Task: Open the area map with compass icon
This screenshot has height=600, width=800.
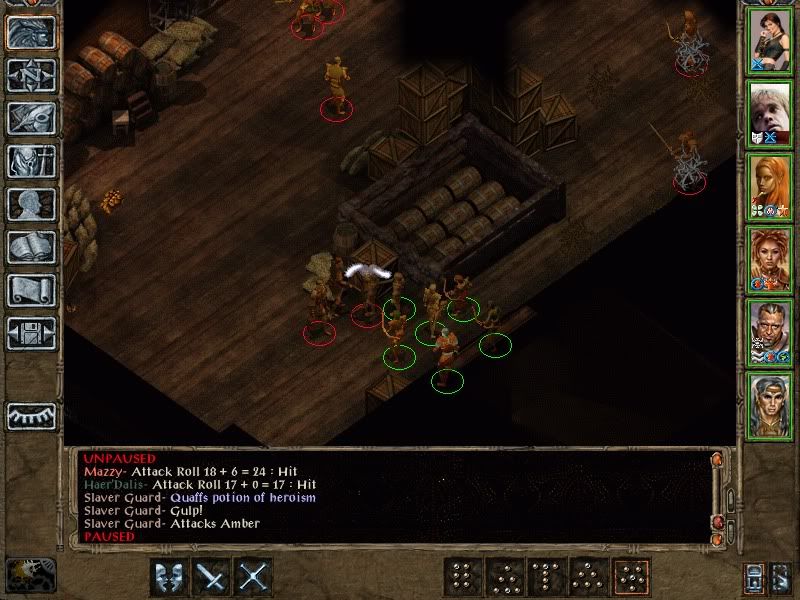Action: click(x=30, y=75)
